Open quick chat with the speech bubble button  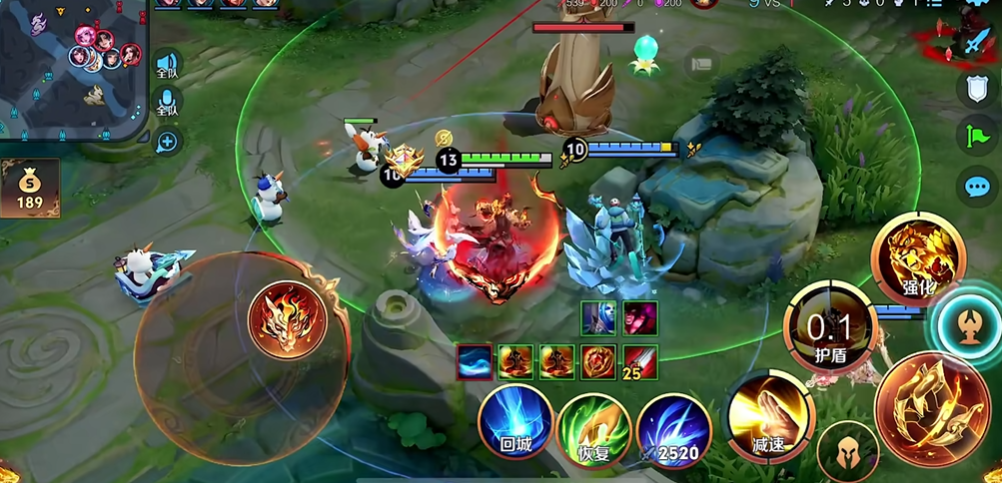click(976, 186)
